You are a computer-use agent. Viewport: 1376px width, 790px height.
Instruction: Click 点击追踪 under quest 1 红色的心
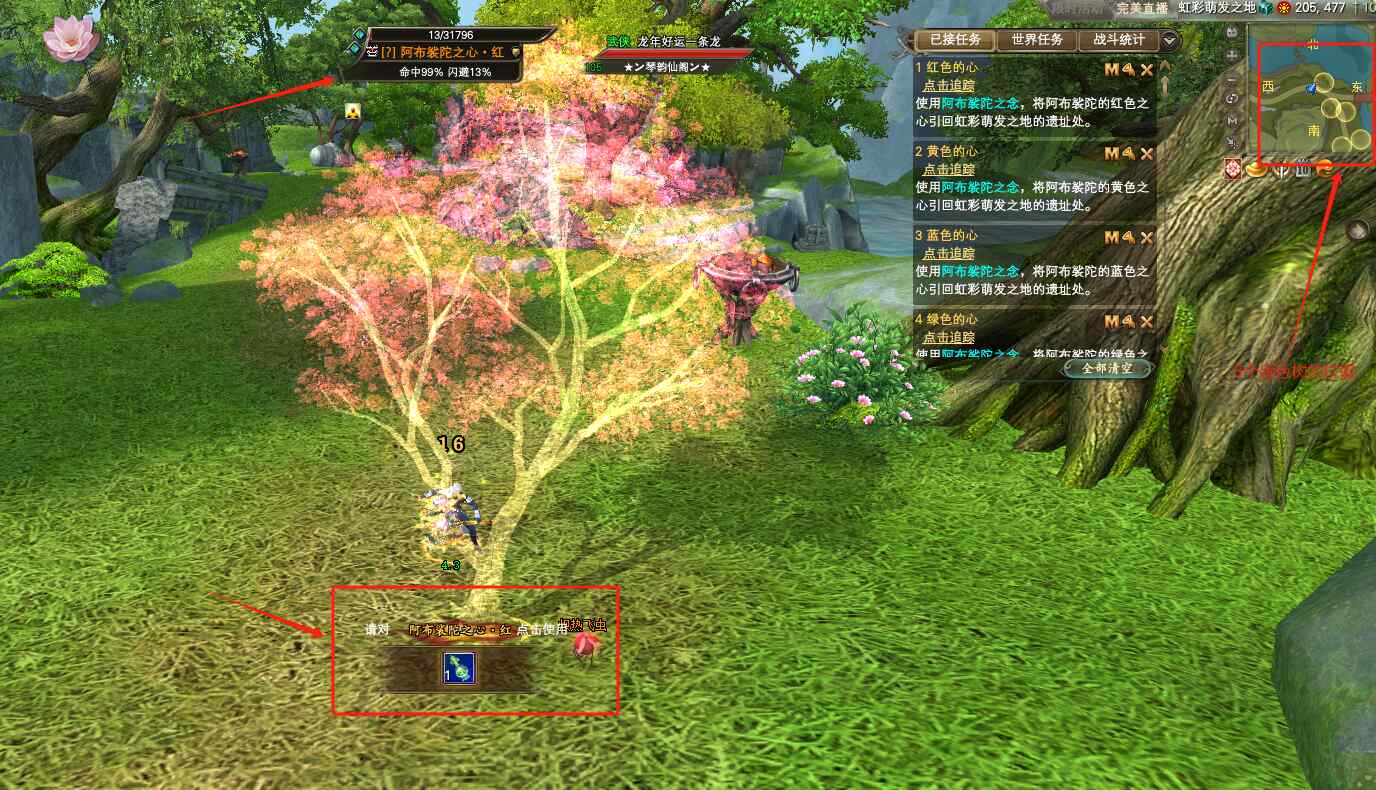point(948,86)
